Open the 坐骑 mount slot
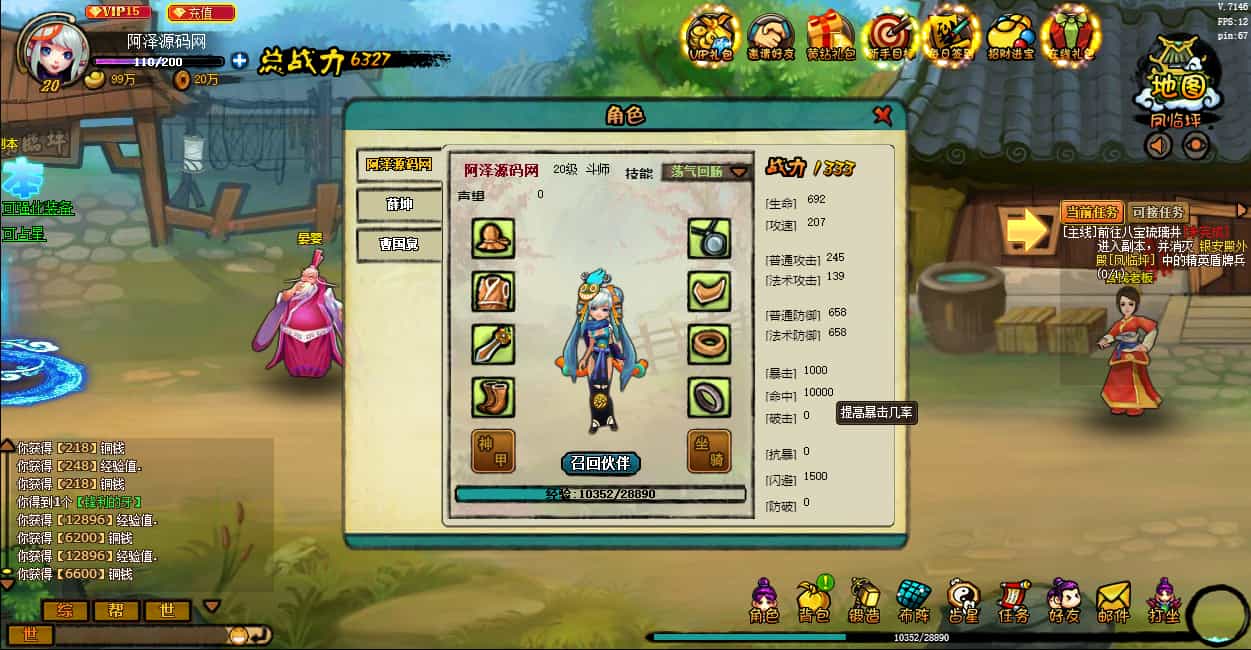Image resolution: width=1251 pixels, height=650 pixels. pos(709,451)
